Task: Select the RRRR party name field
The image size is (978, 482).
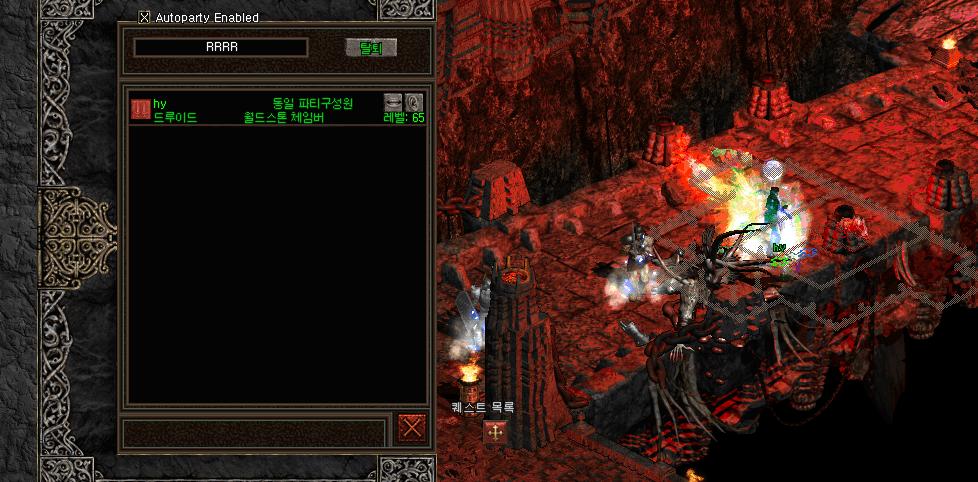Action: coord(221,48)
